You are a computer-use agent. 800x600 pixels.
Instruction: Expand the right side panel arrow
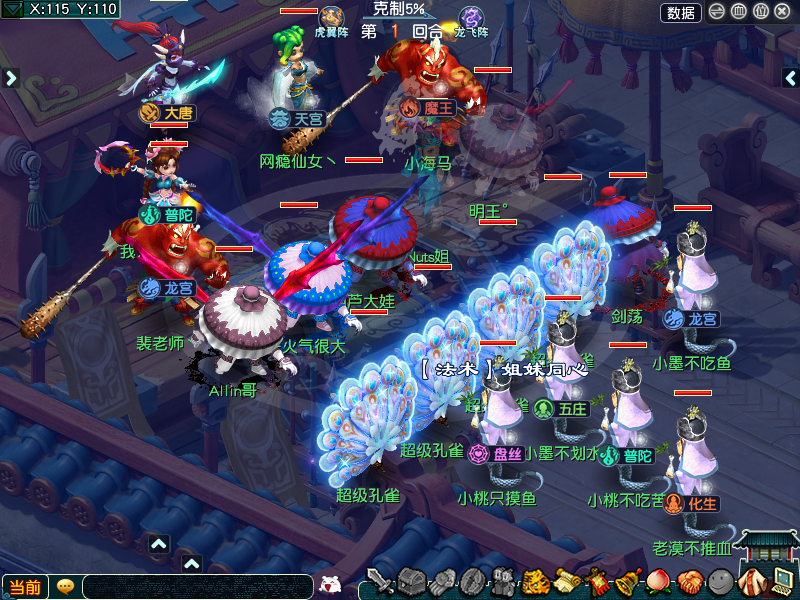(x=792, y=77)
